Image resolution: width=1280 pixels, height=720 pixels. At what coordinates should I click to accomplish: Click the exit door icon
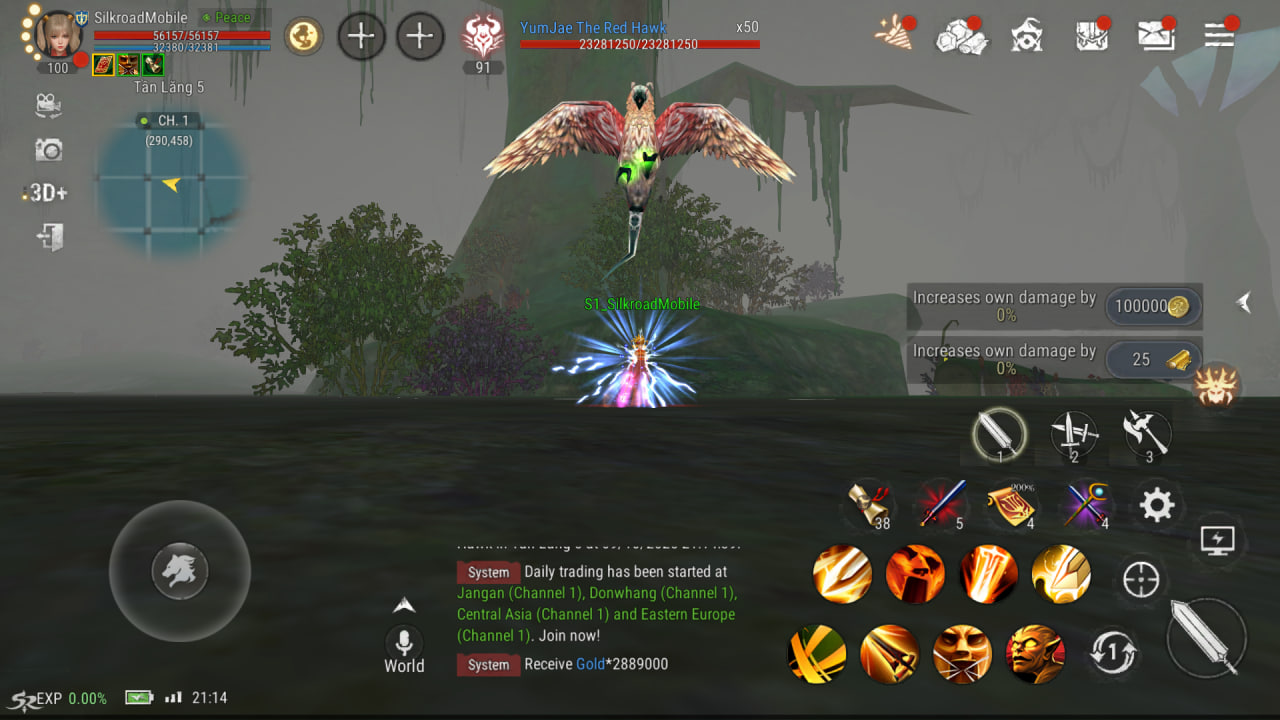point(50,238)
